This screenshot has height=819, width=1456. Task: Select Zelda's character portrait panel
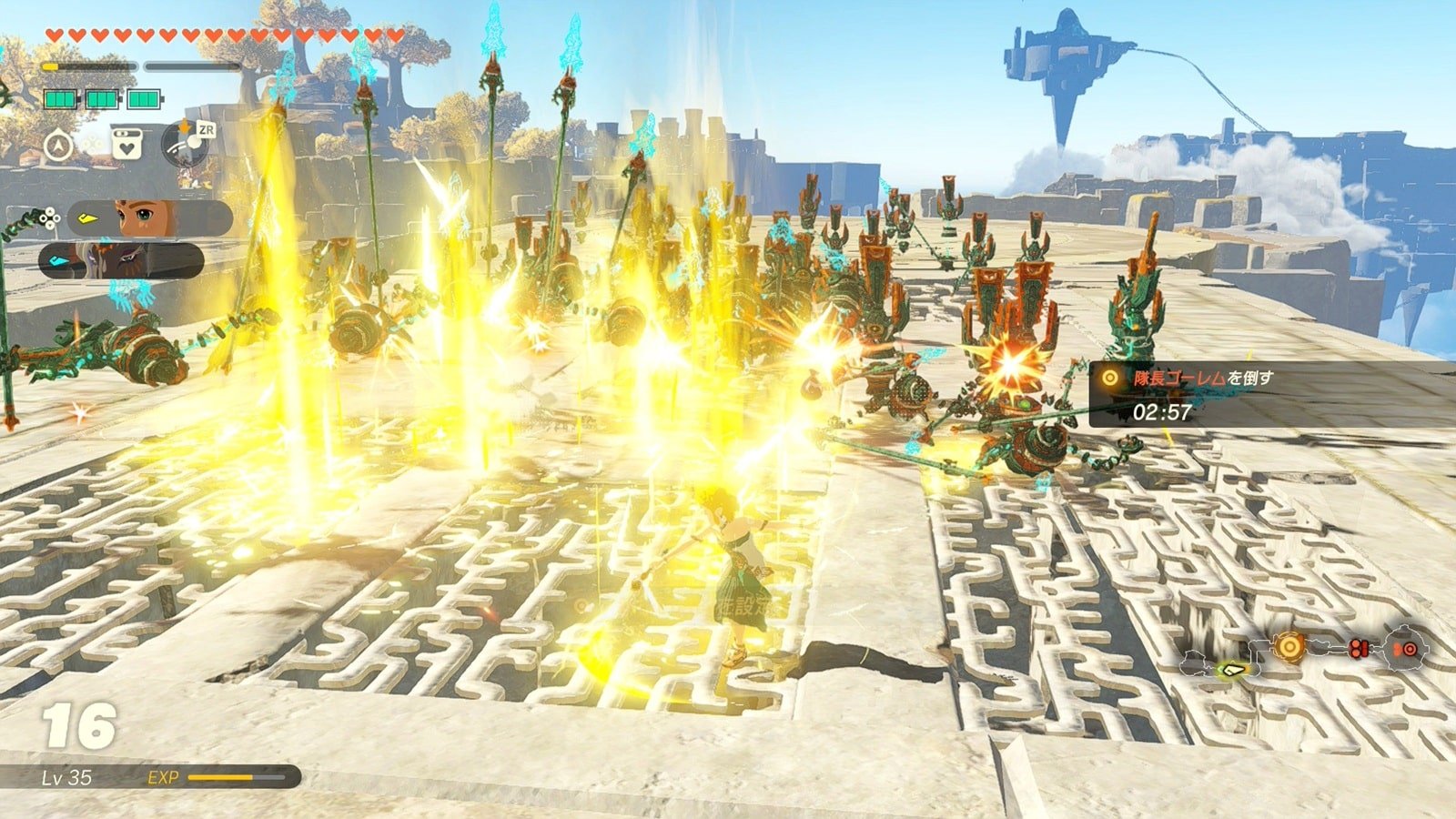pos(150,218)
